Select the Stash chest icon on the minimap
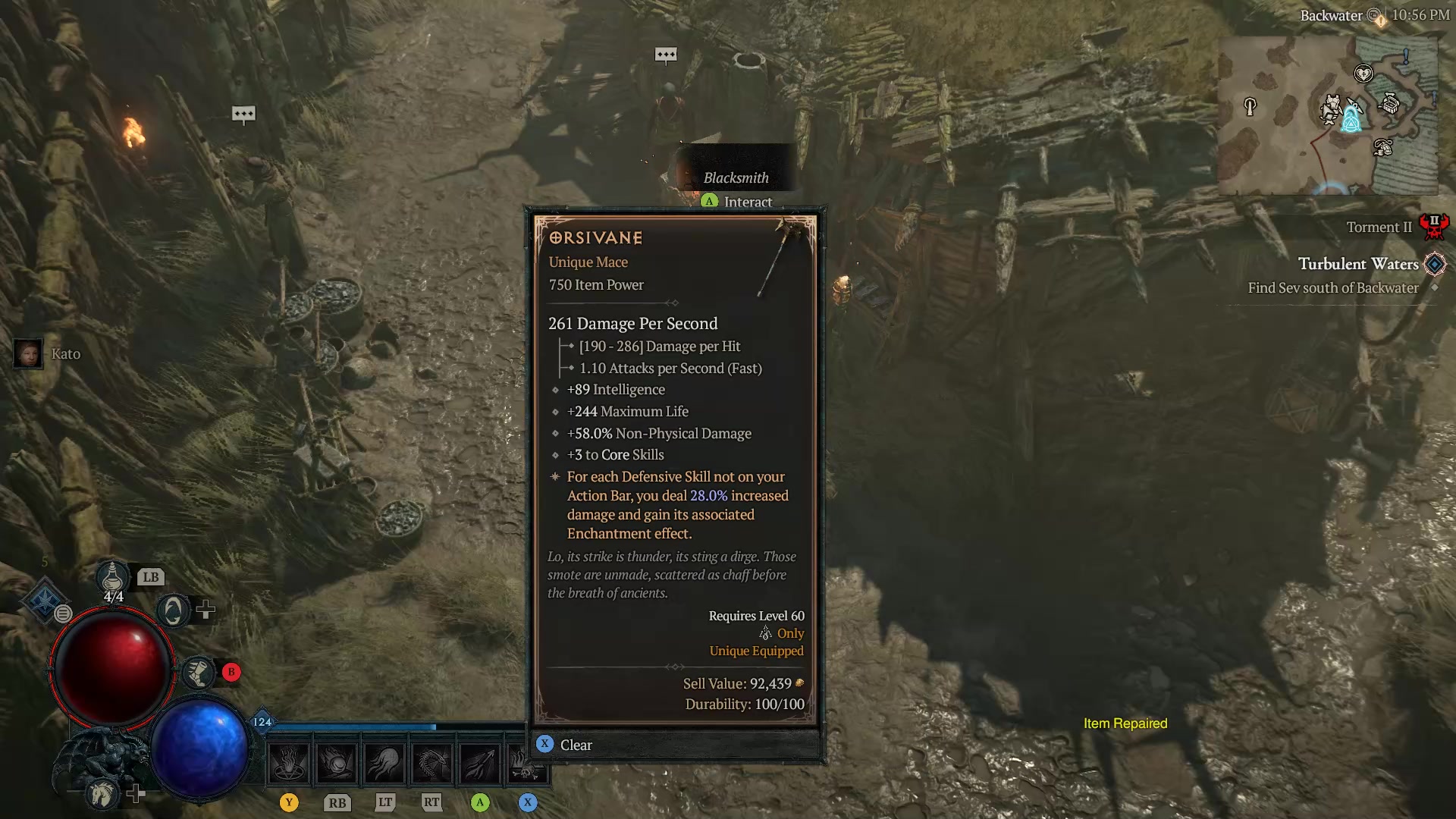 [x=1391, y=105]
